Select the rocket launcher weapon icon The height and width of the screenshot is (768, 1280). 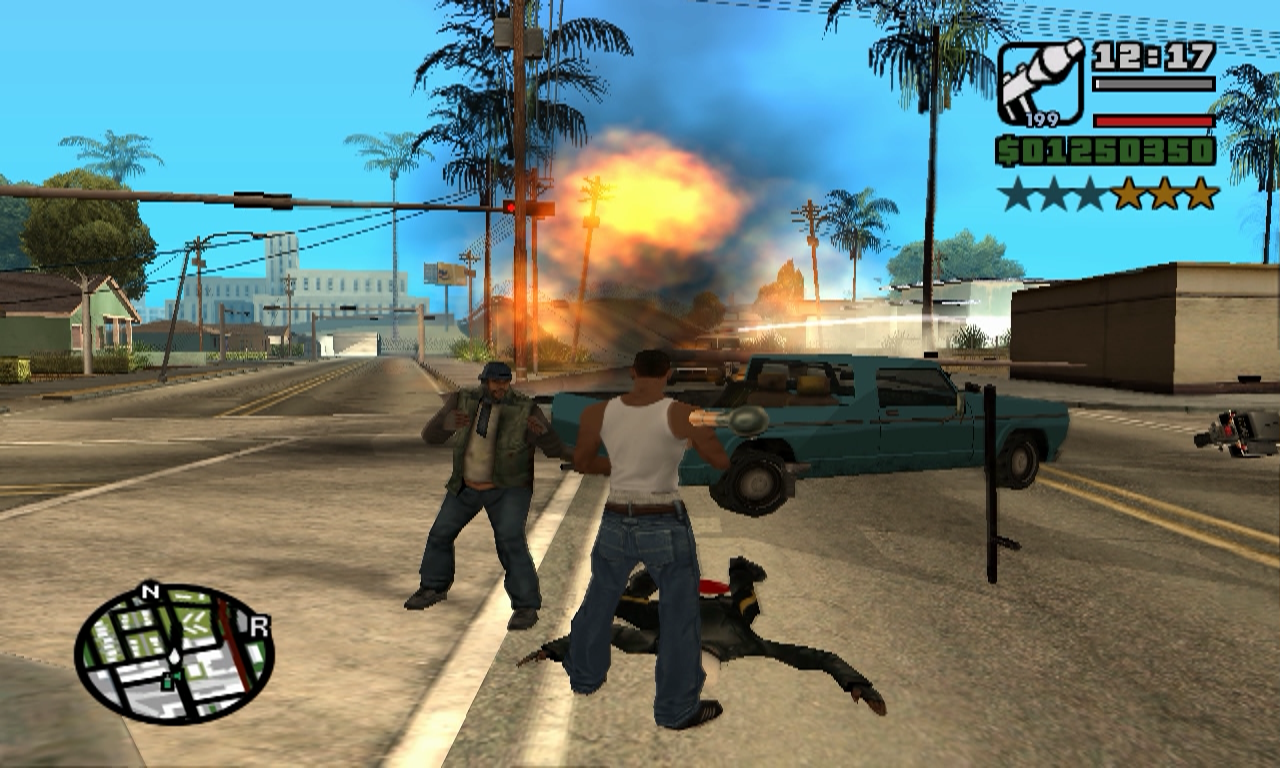1041,82
